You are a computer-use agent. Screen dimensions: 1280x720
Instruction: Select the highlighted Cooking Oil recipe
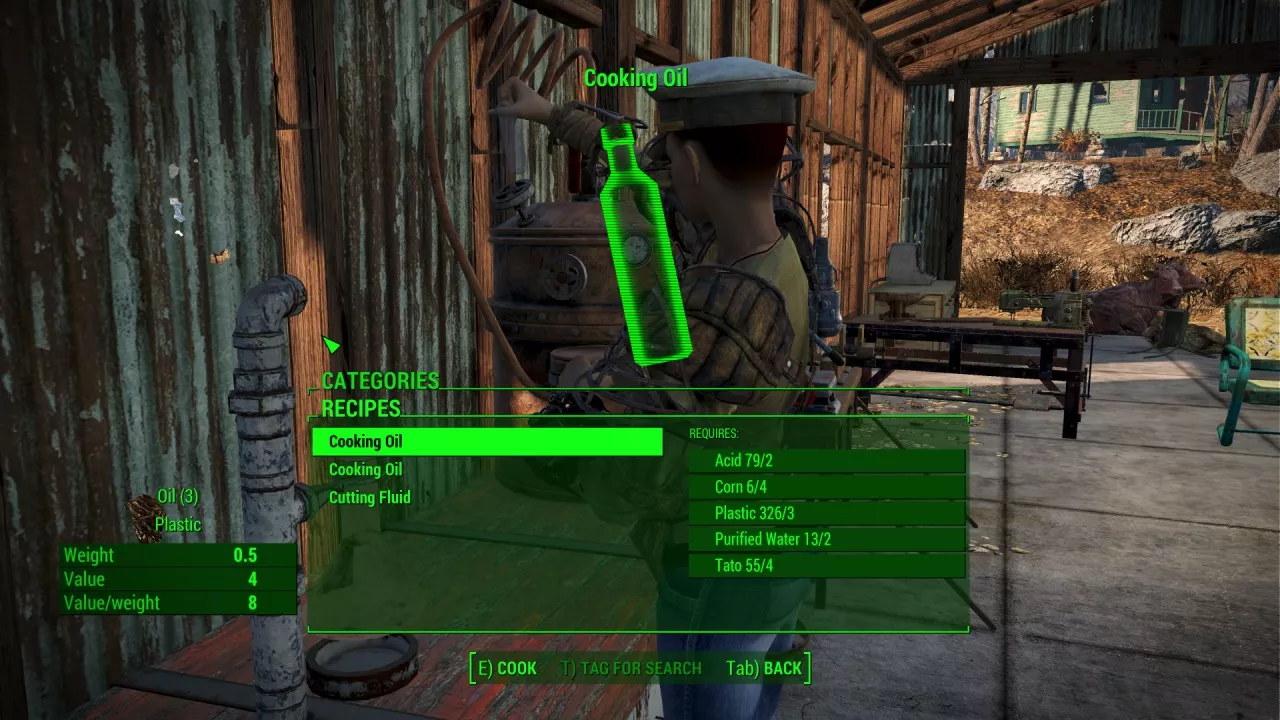(x=487, y=442)
